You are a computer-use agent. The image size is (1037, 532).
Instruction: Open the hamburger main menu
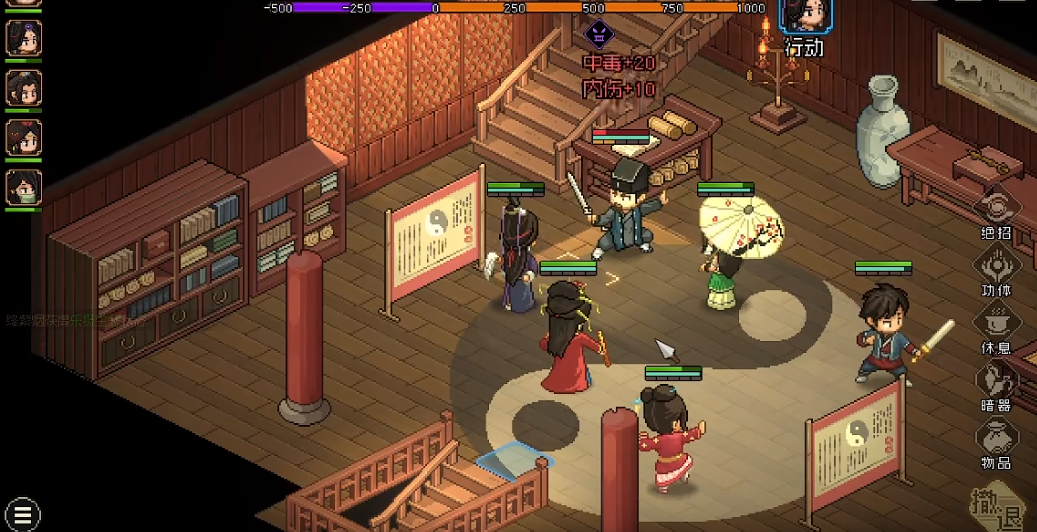[x=22, y=514]
